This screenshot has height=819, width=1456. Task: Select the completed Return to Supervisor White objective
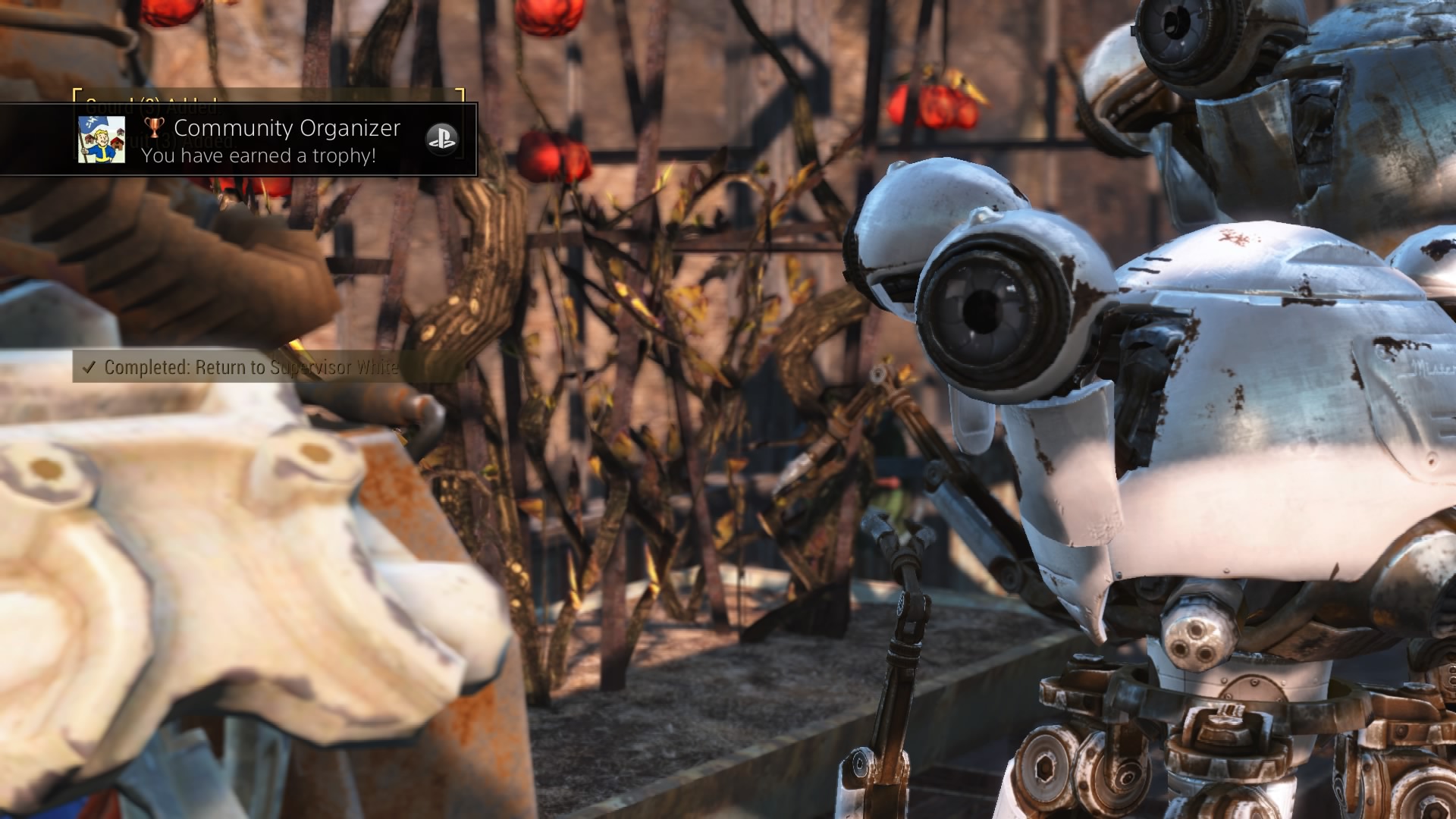click(x=250, y=368)
